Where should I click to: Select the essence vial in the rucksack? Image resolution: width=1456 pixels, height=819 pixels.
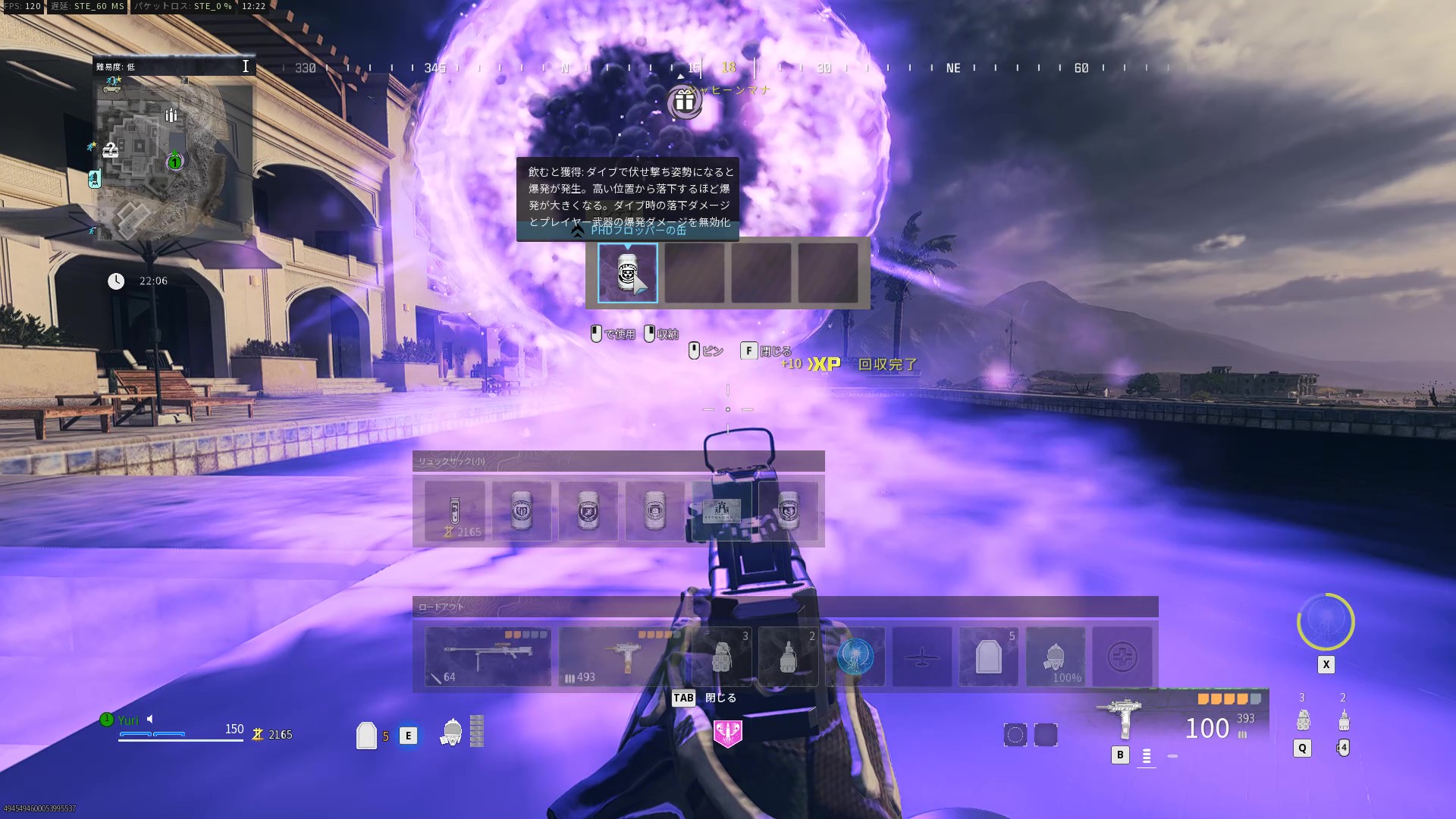click(x=454, y=510)
